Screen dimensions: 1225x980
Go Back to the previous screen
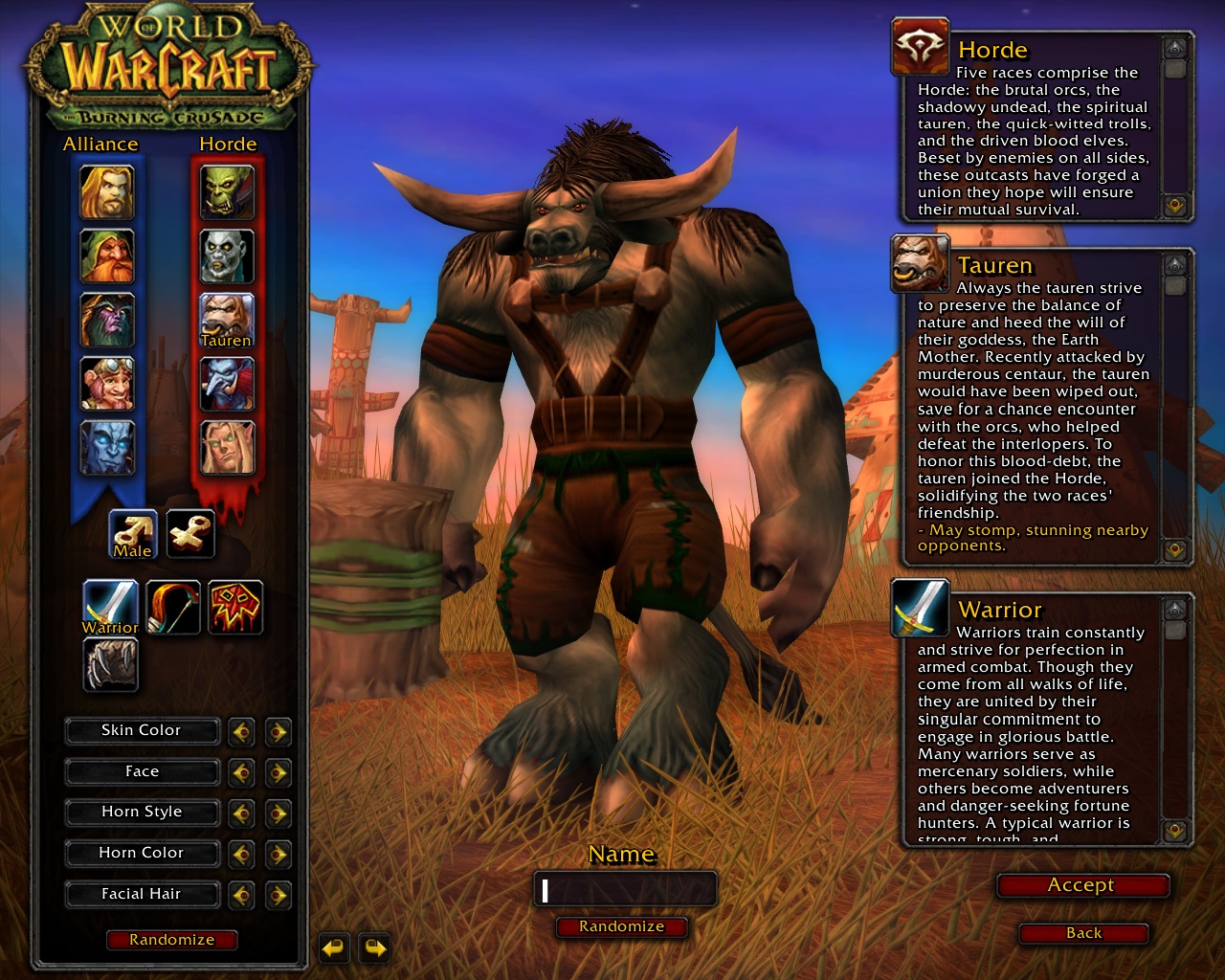pos(1083,933)
